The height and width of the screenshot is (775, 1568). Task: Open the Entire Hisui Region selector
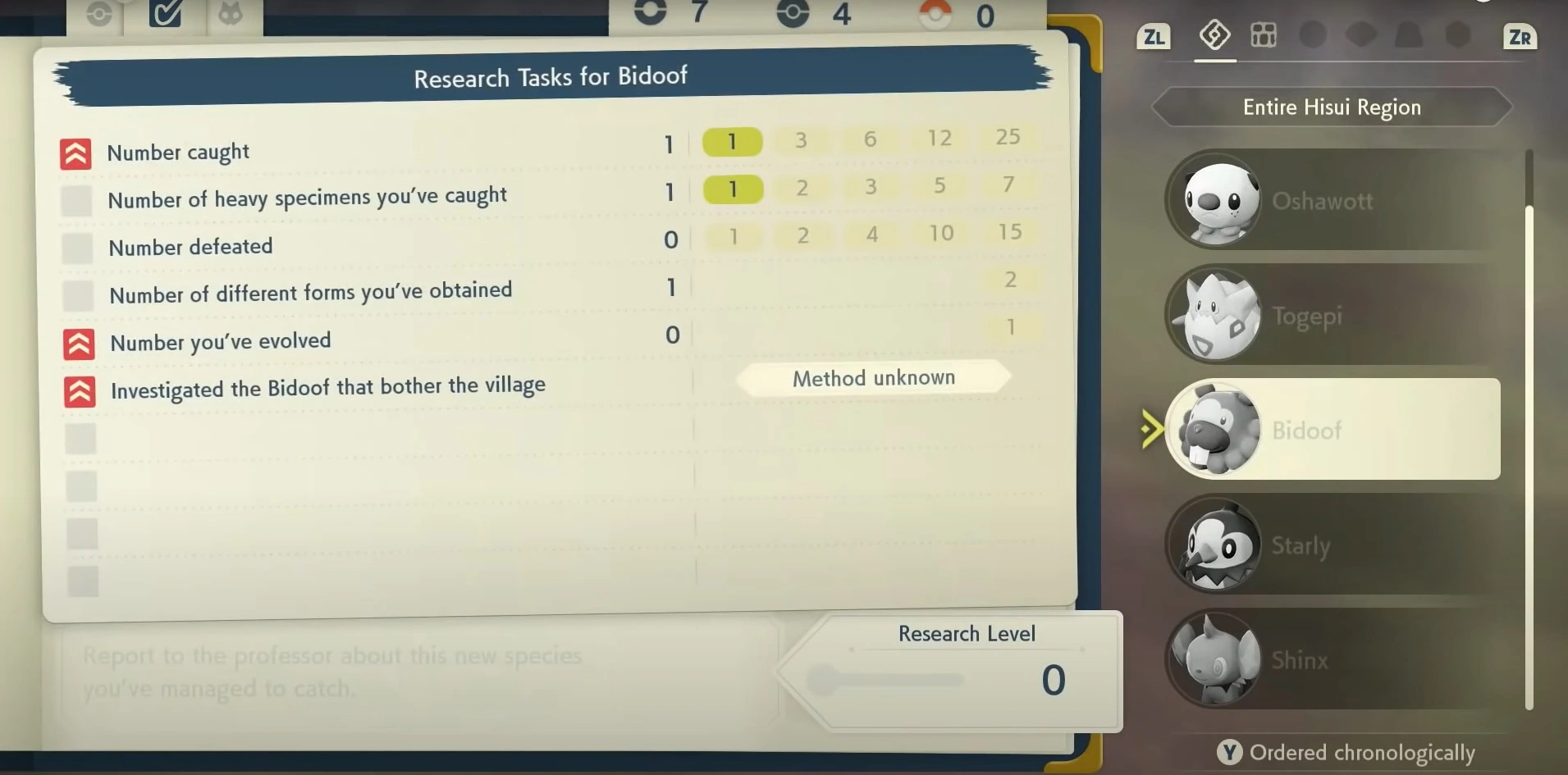[1331, 107]
